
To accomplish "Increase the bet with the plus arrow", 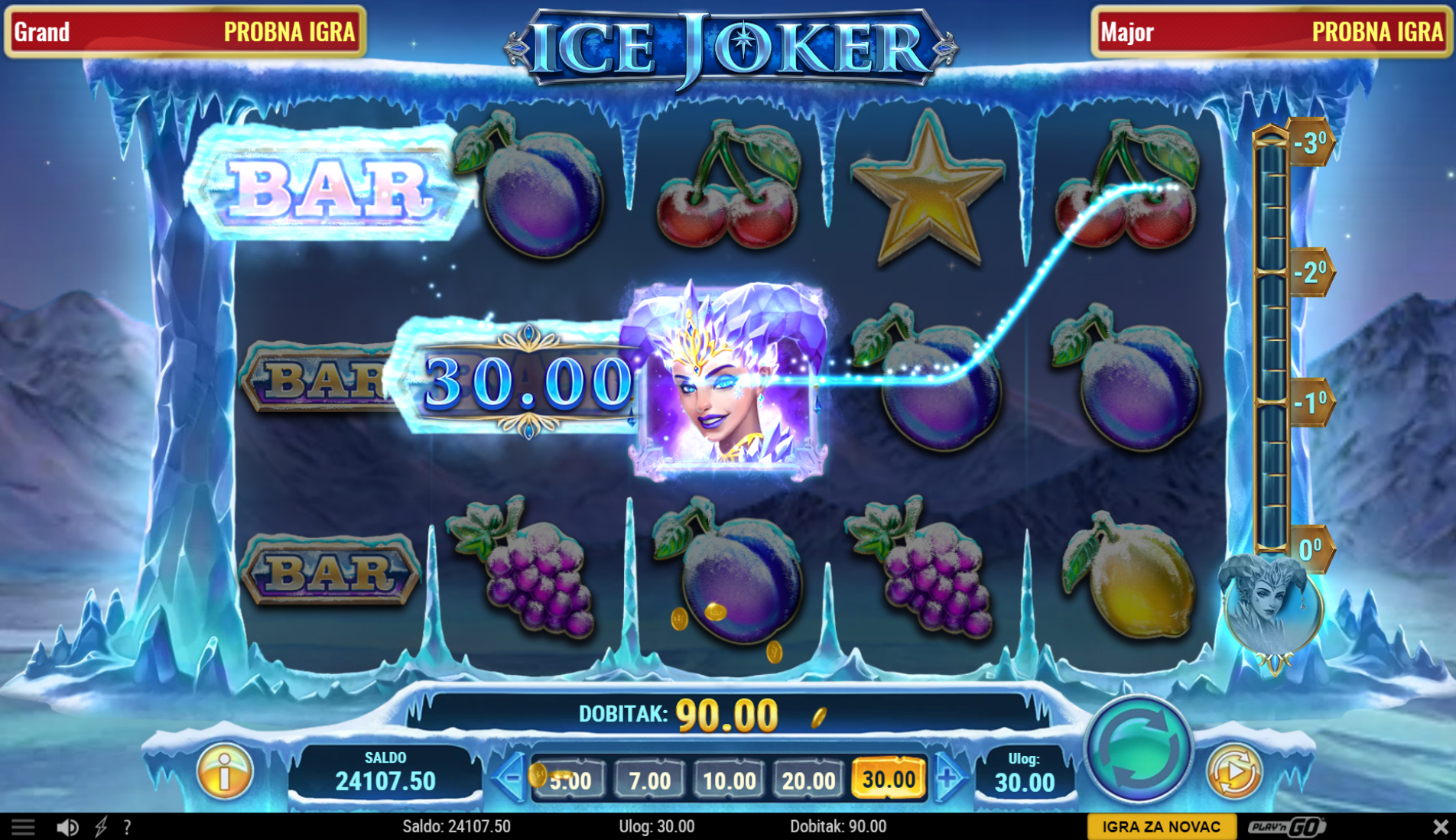I will pyautogui.click(x=948, y=779).
